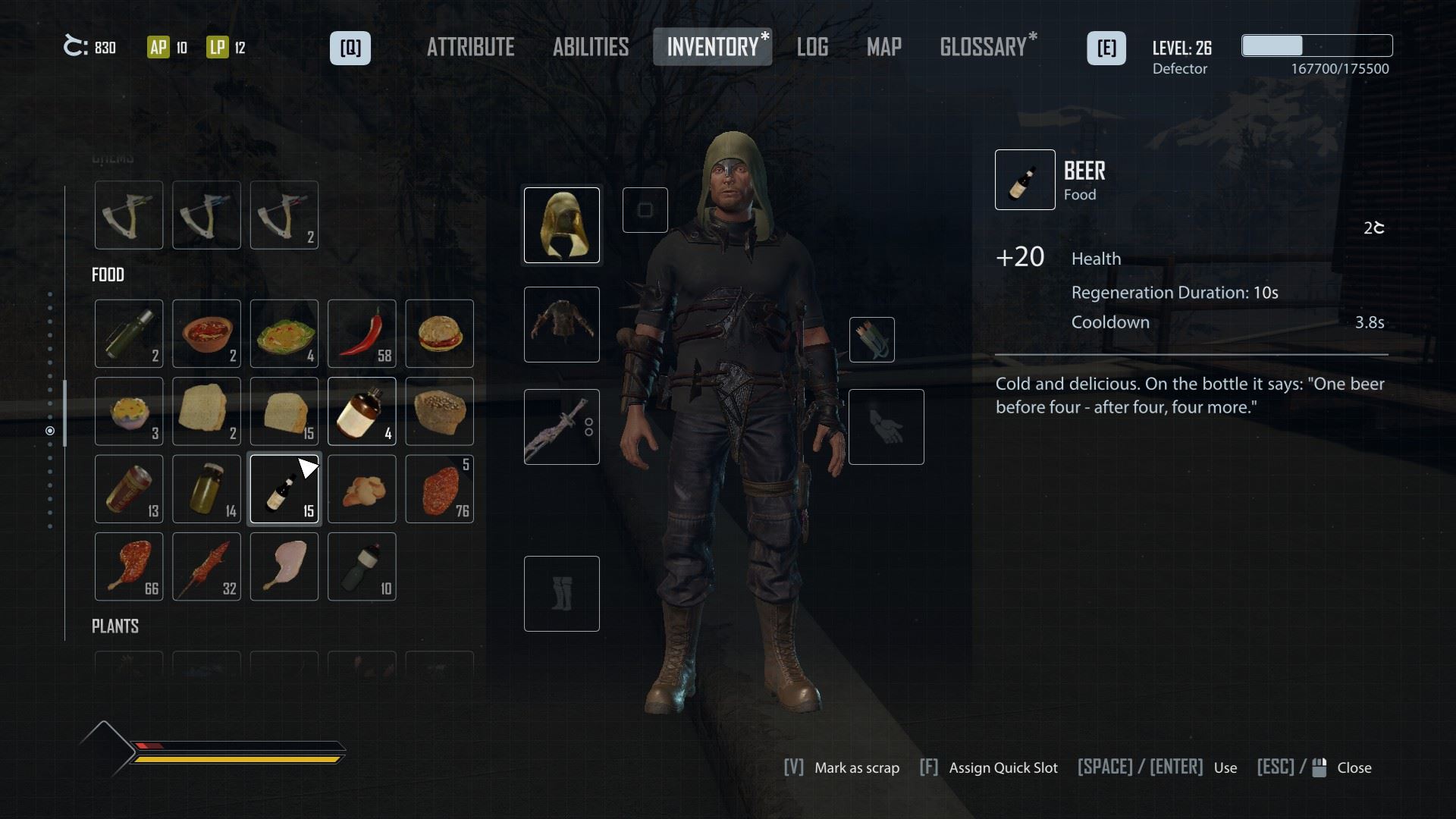Choose the hamburger food item
The height and width of the screenshot is (819, 1456).
(440, 334)
